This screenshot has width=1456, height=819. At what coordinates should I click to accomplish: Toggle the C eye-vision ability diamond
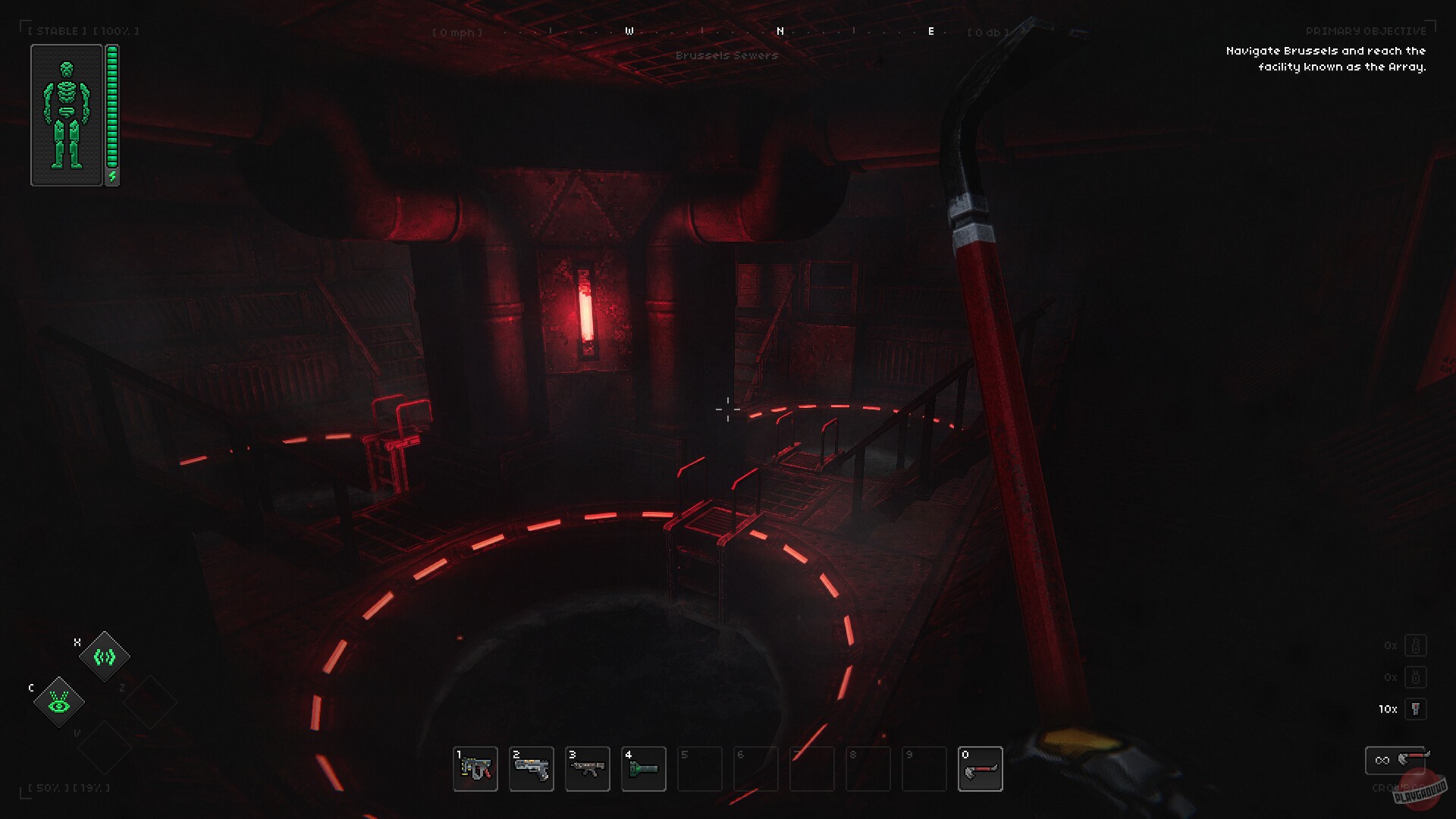59,703
